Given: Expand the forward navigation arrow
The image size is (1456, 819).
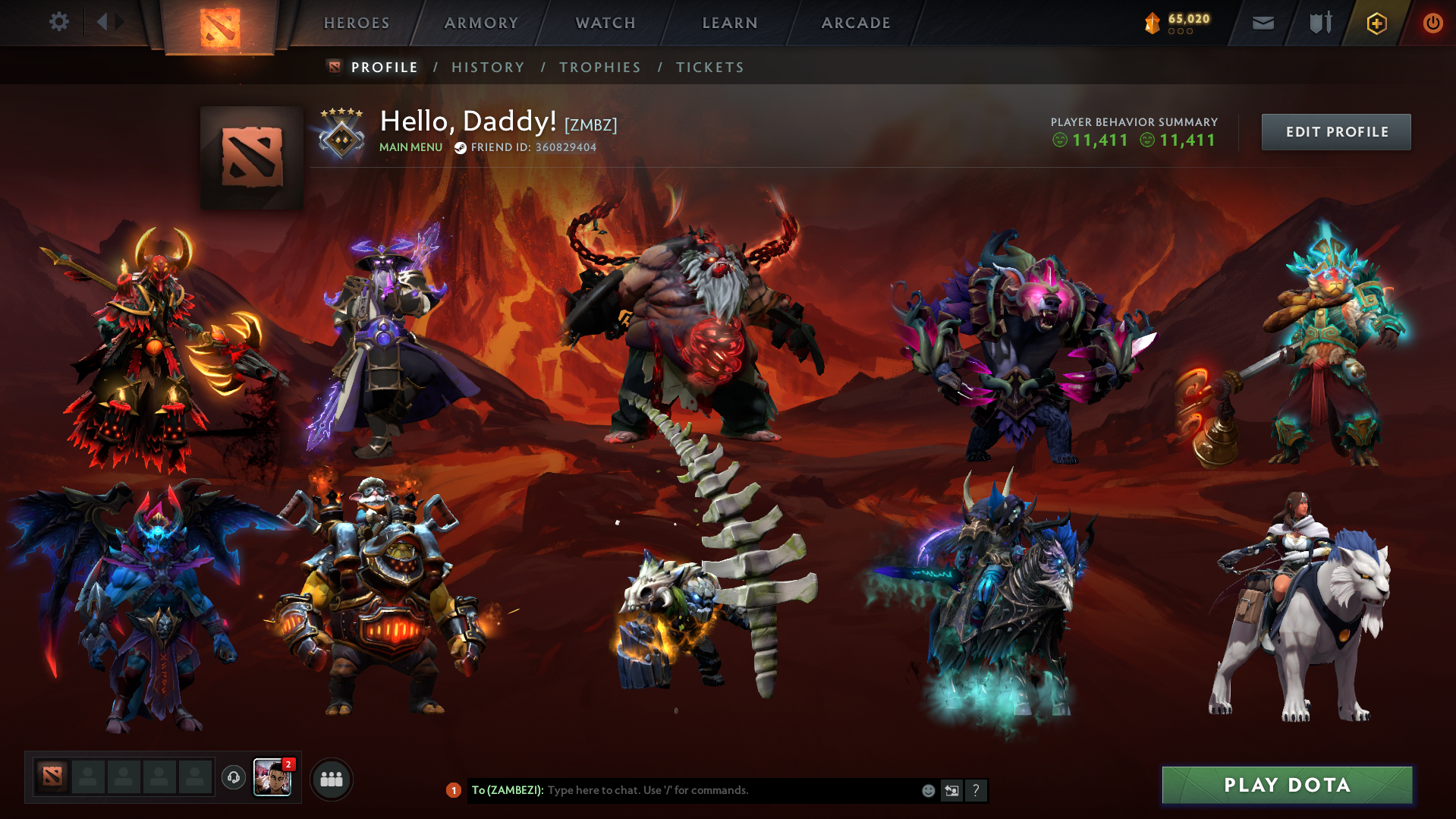Looking at the screenshot, I should click(x=118, y=21).
